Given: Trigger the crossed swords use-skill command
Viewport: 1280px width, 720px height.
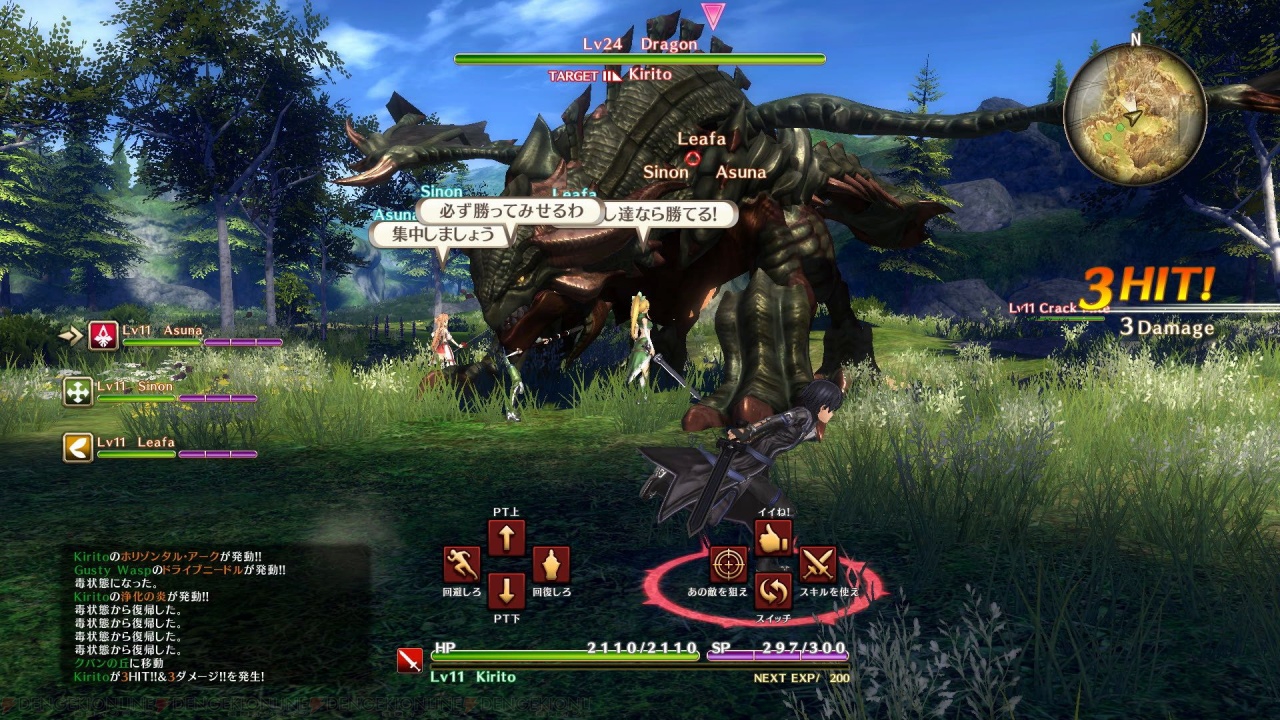Looking at the screenshot, I should (818, 565).
